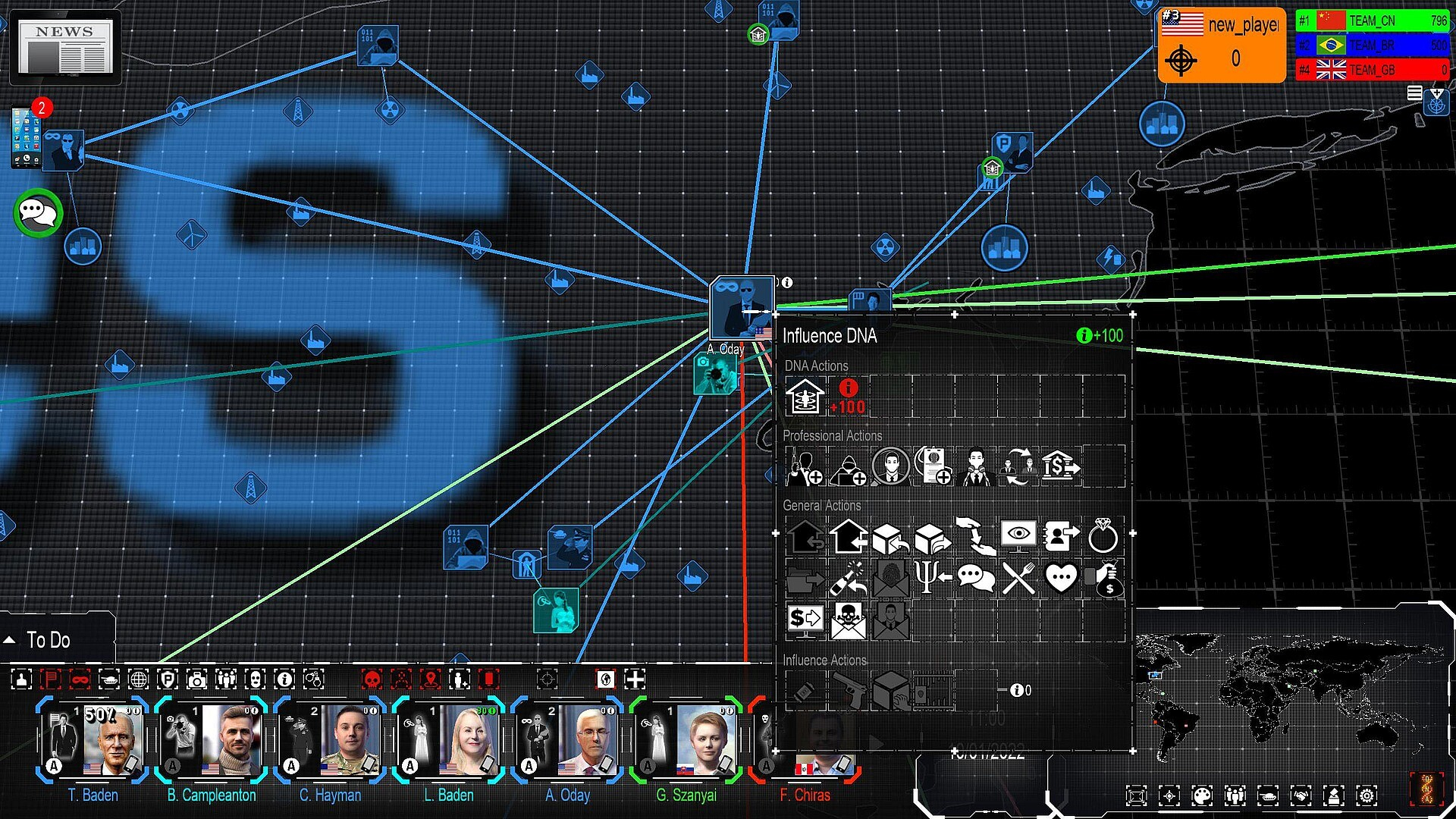Select the Bank Transfer professional action

(1059, 466)
